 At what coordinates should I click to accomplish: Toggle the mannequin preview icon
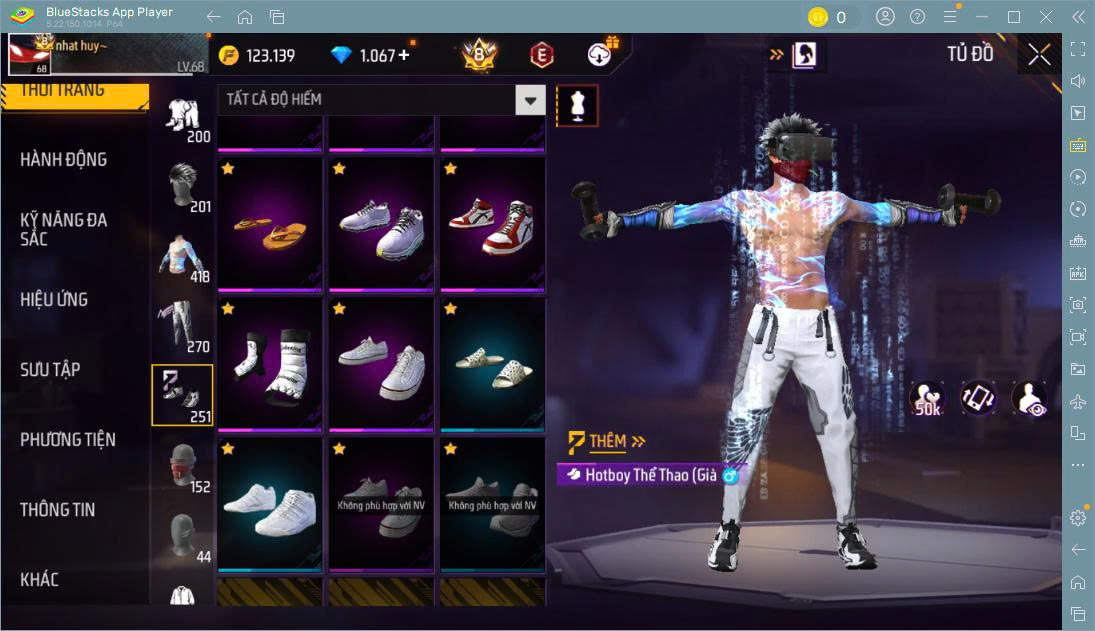[577, 105]
